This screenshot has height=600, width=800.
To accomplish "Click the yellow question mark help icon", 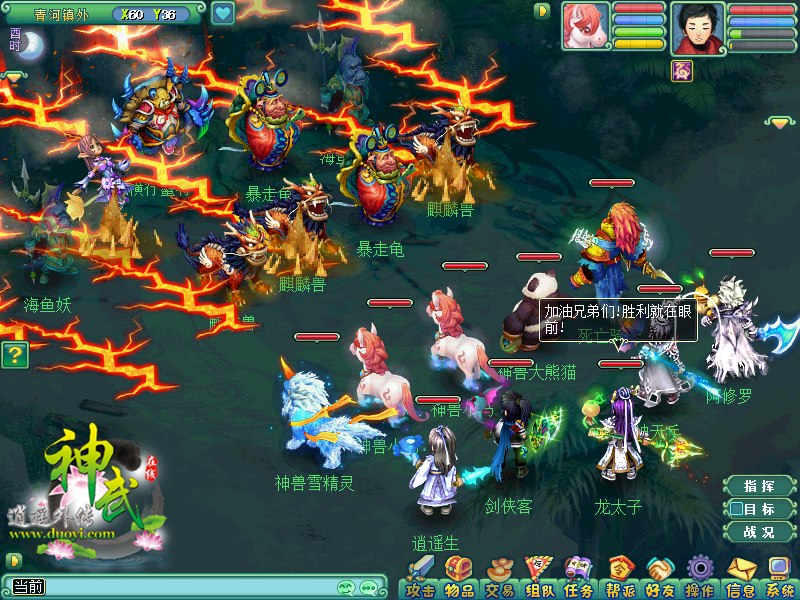I will pos(13,354).
